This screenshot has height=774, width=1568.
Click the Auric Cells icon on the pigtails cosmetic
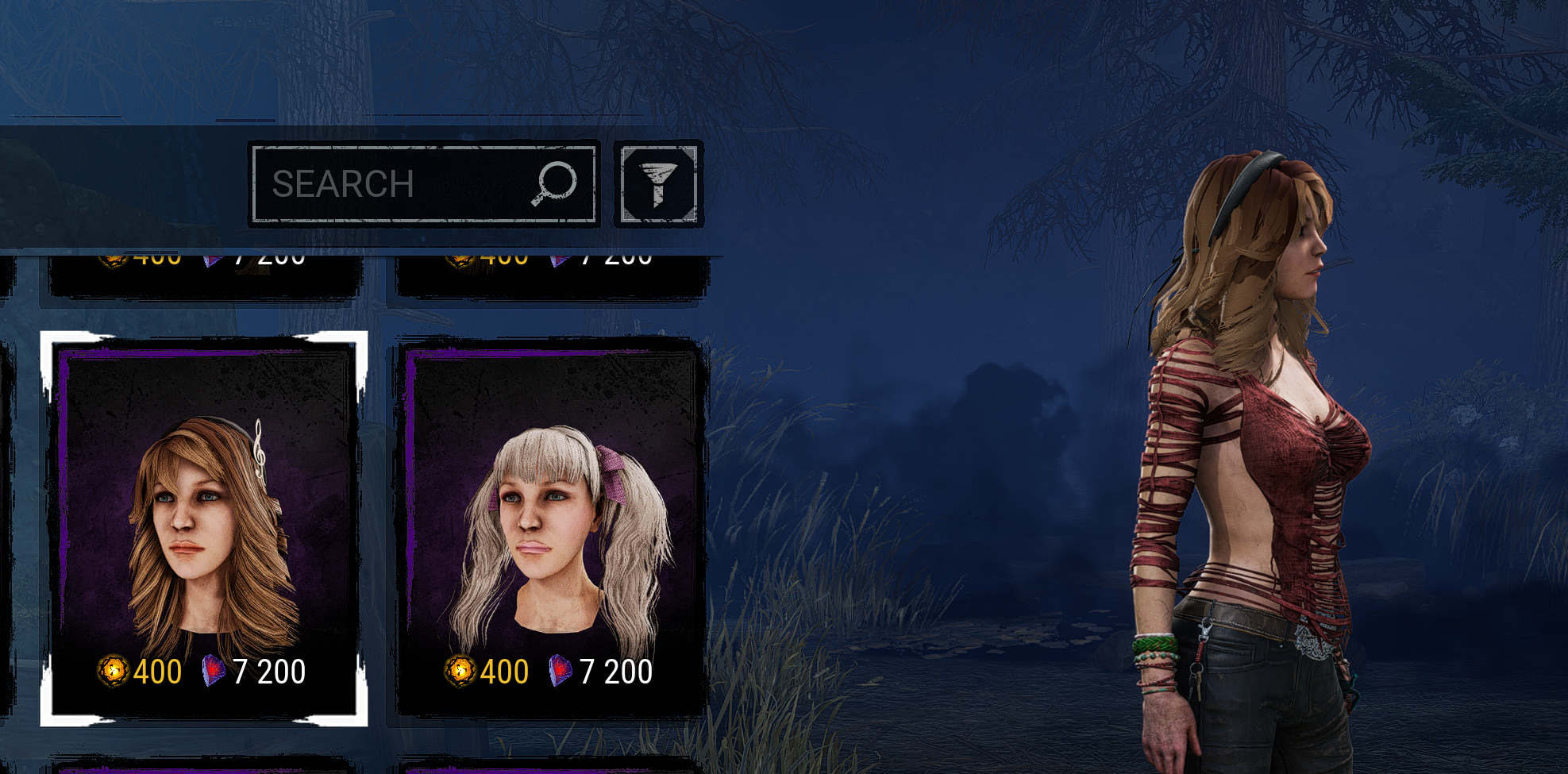[x=461, y=672]
